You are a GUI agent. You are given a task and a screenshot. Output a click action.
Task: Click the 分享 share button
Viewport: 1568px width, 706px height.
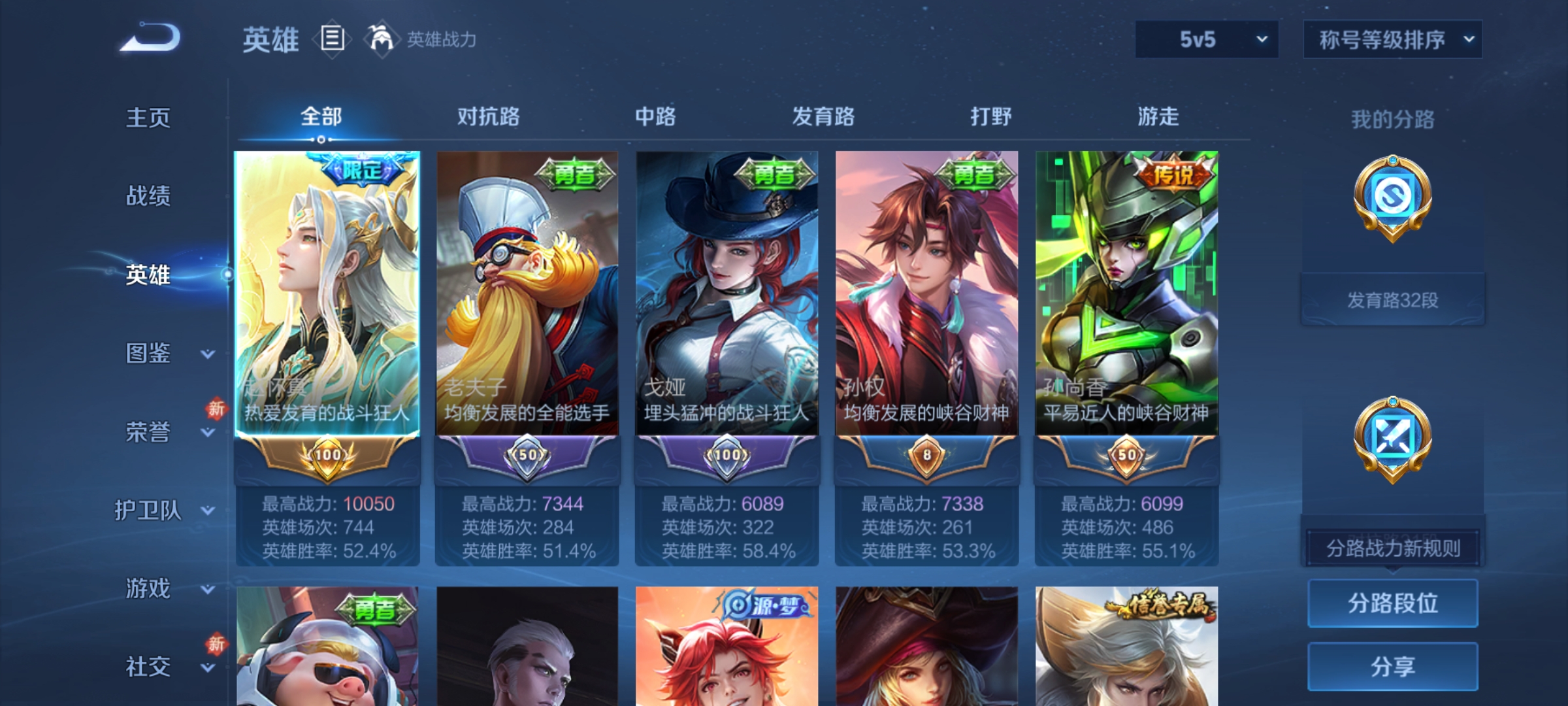click(1392, 665)
